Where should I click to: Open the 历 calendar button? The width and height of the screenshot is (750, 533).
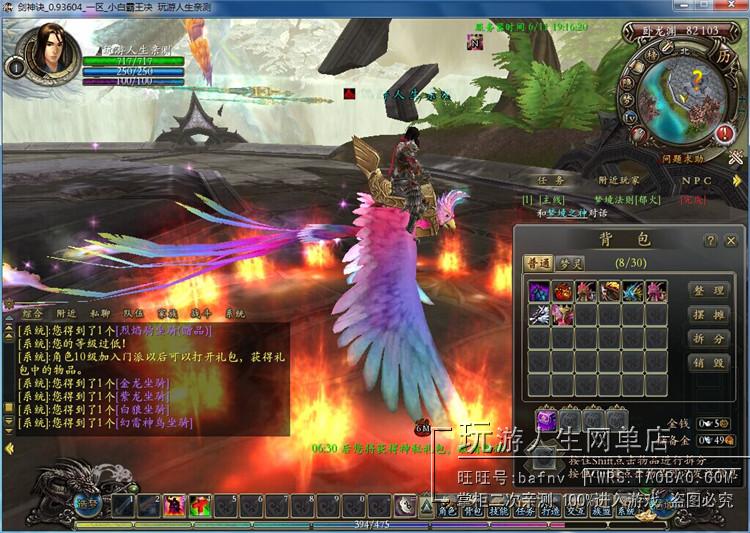(x=722, y=57)
